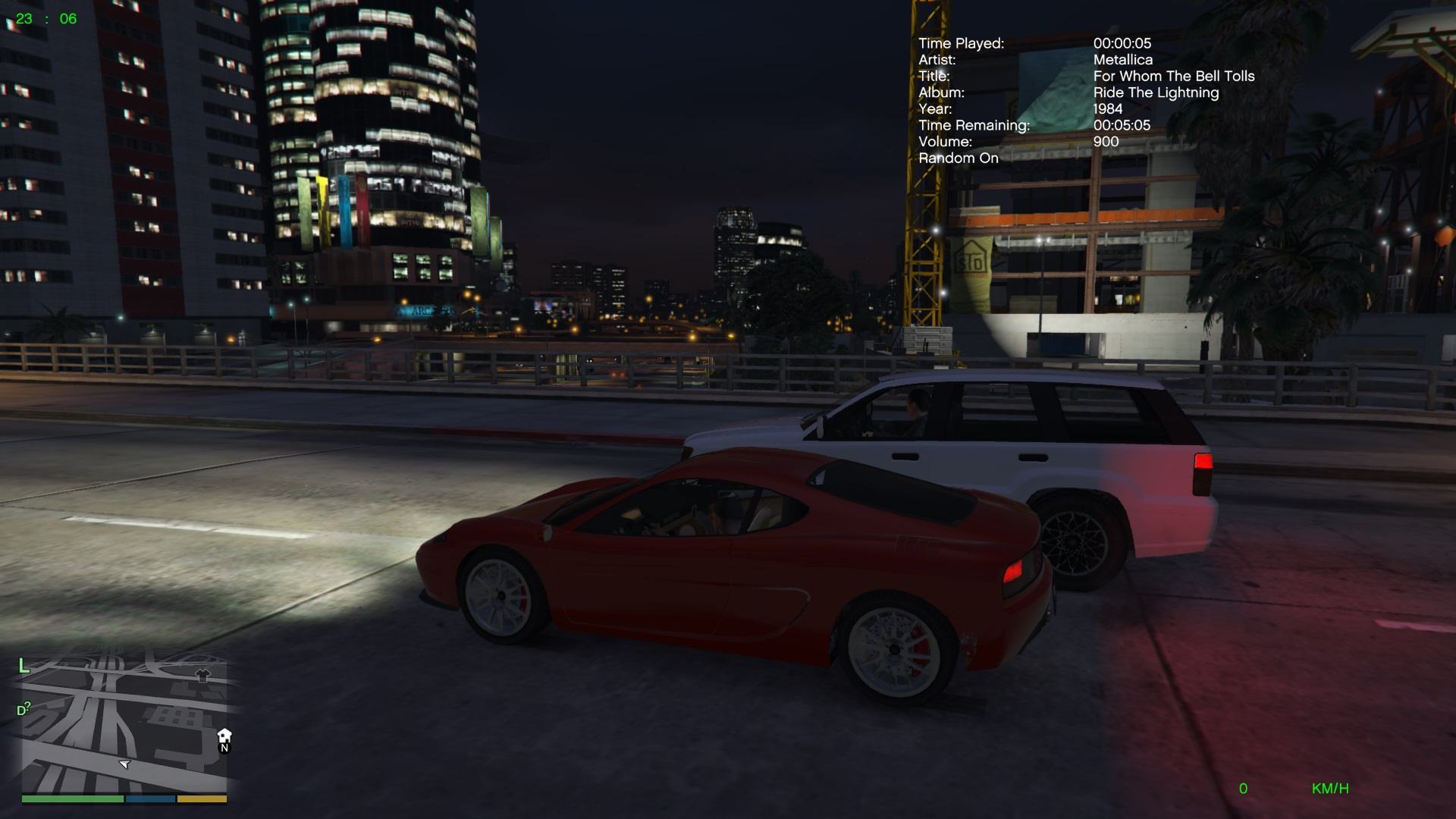The image size is (1456, 819).
Task: Select the clothing store shirt marker
Action: tap(202, 674)
